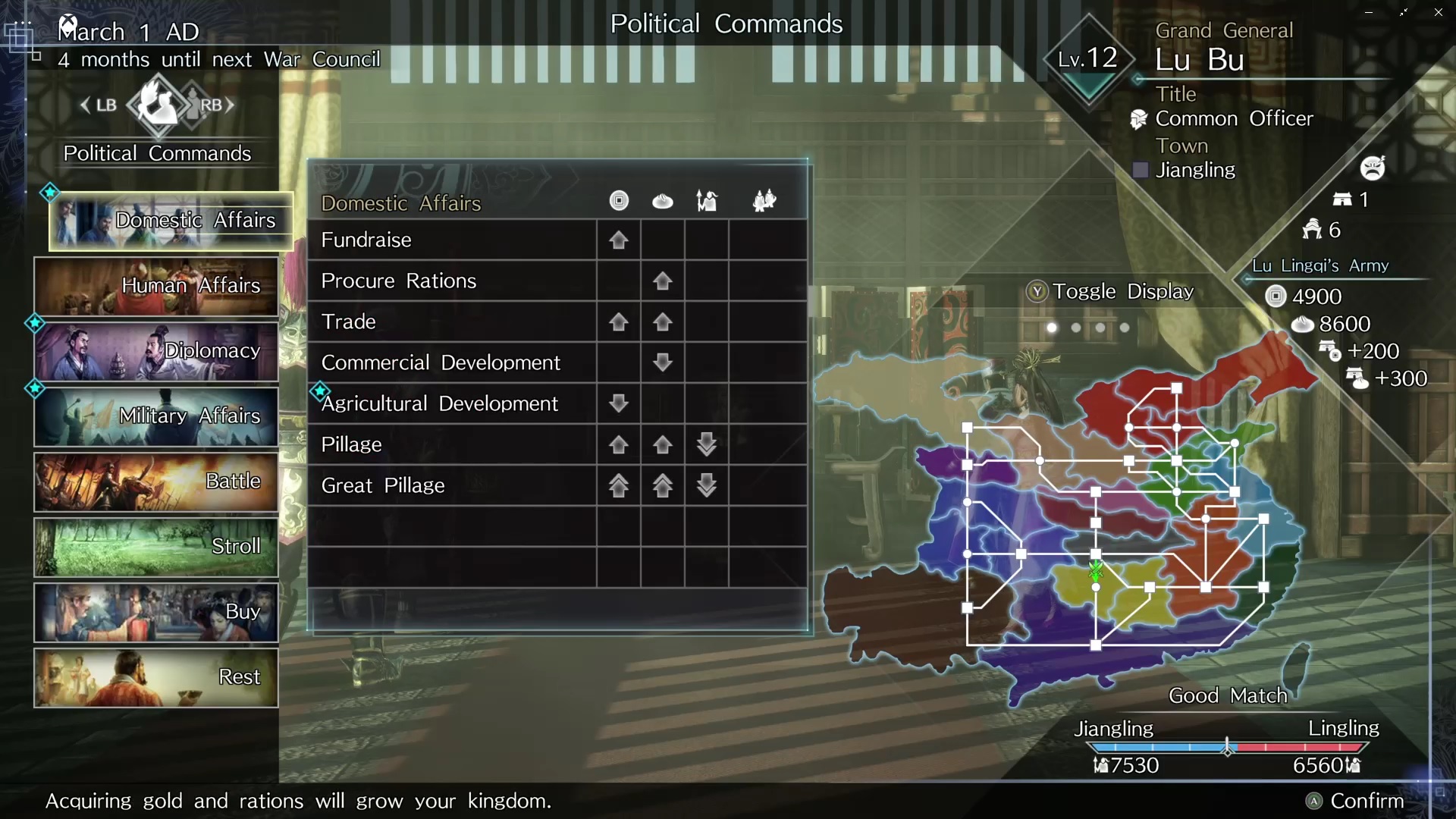
Task: Open the Buy command
Action: pos(156,612)
